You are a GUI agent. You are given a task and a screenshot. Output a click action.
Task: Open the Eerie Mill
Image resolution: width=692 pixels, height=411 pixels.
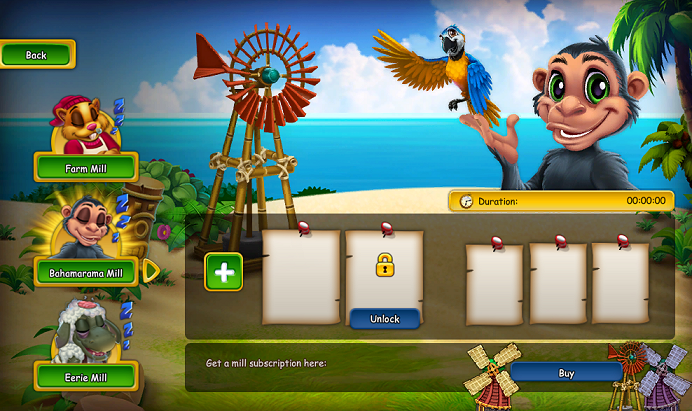click(85, 377)
